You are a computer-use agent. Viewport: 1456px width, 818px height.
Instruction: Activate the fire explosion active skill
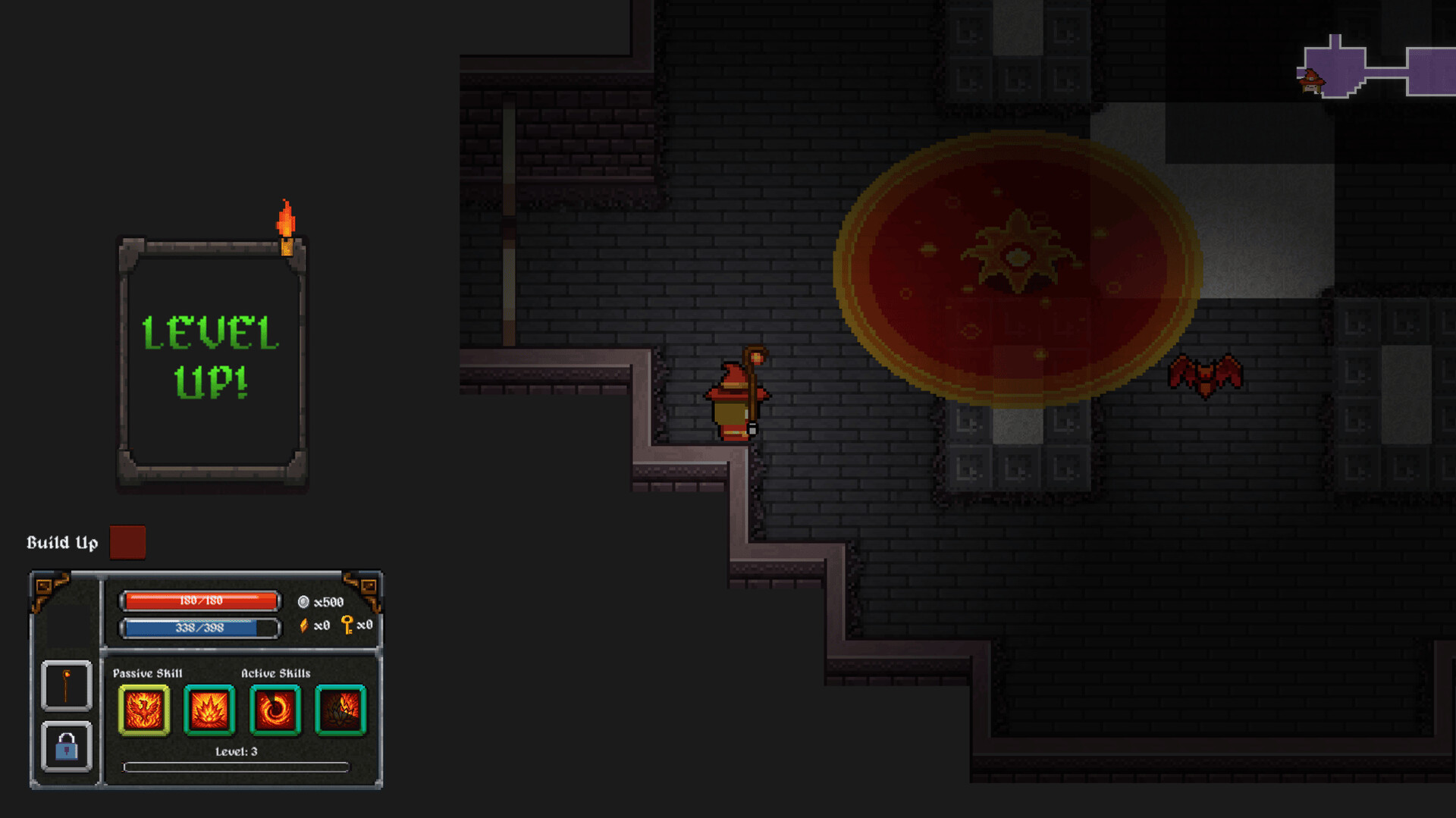210,710
